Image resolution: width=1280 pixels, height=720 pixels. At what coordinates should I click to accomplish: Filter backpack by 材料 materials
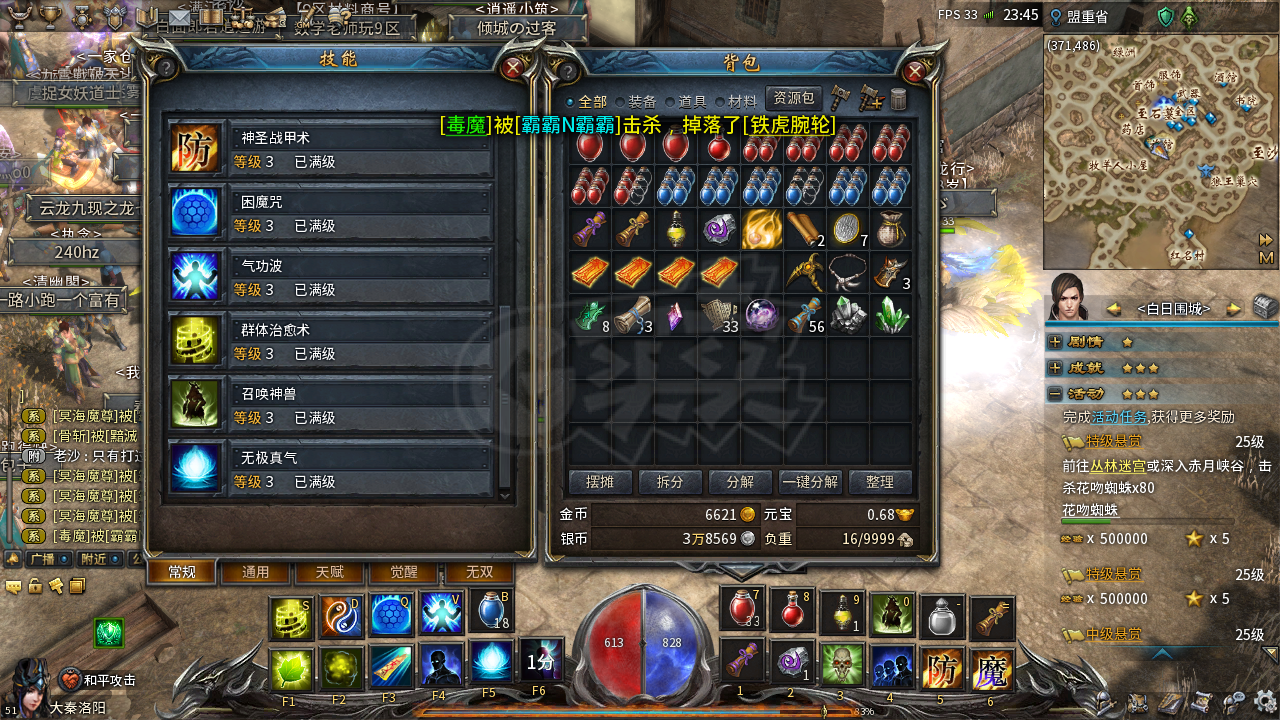pyautogui.click(x=742, y=102)
